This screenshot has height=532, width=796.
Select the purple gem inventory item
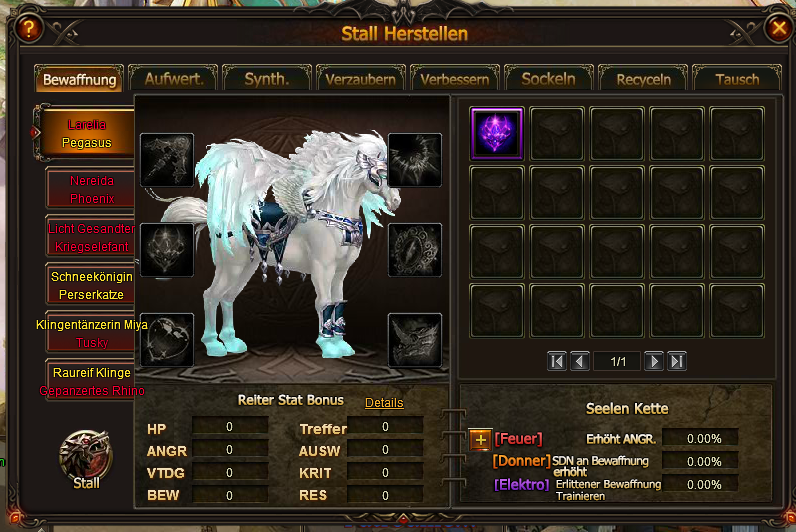pos(497,134)
